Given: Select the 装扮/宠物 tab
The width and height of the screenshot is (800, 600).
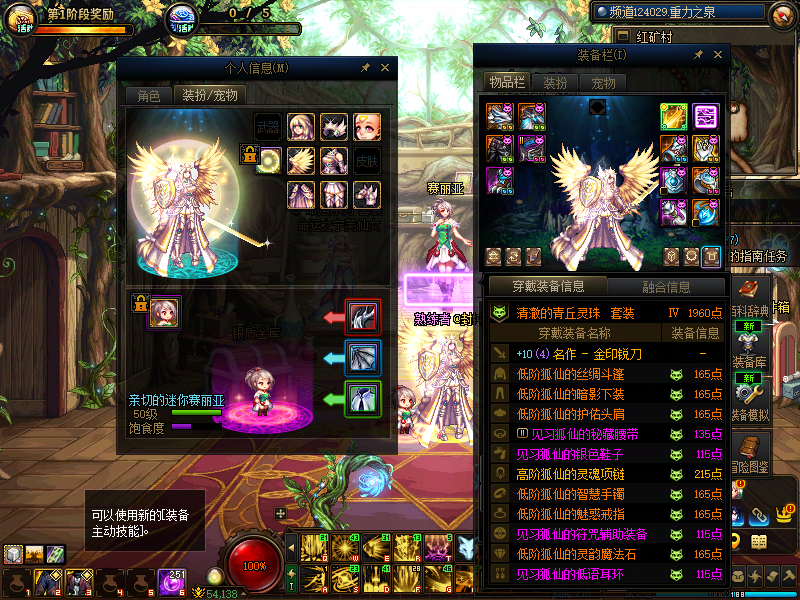Looking at the screenshot, I should point(209,96).
